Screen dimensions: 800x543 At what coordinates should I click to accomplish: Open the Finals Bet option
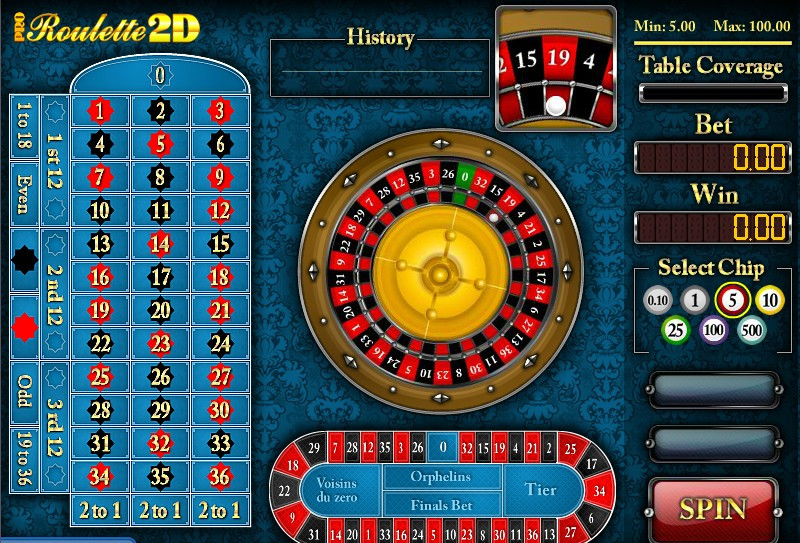pos(440,505)
